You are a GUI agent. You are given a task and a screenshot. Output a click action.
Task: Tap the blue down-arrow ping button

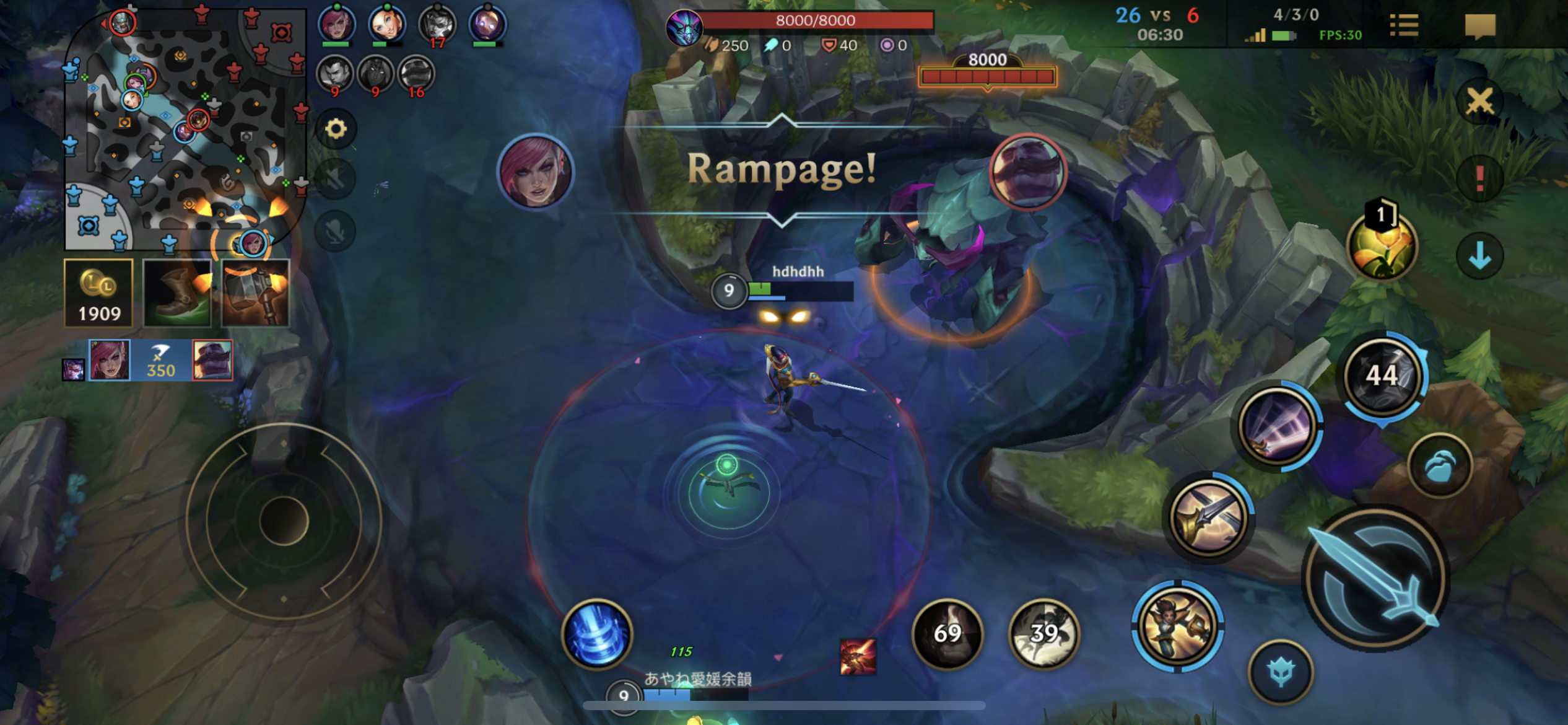[x=1480, y=255]
